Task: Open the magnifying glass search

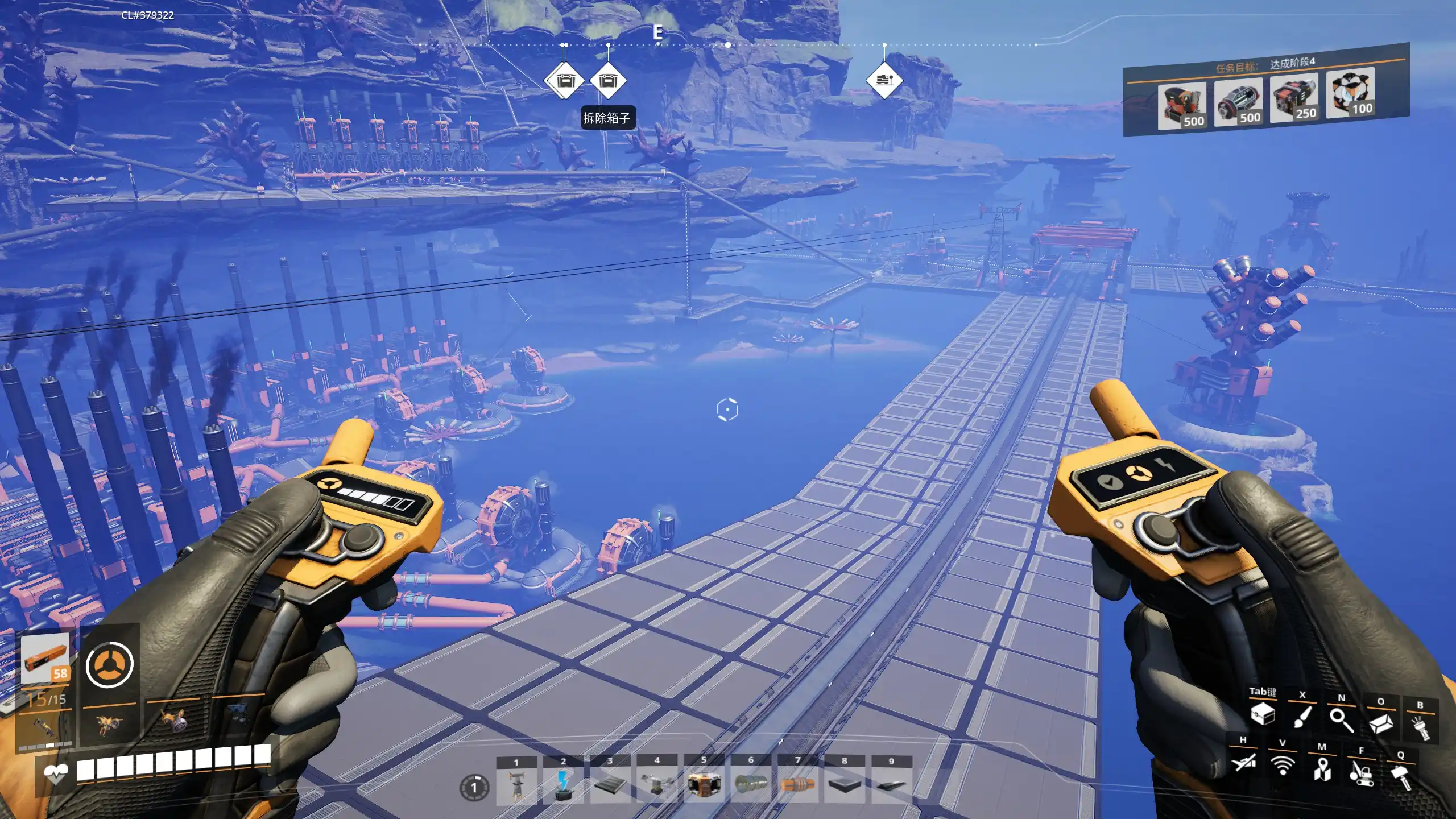Action: point(1341,719)
